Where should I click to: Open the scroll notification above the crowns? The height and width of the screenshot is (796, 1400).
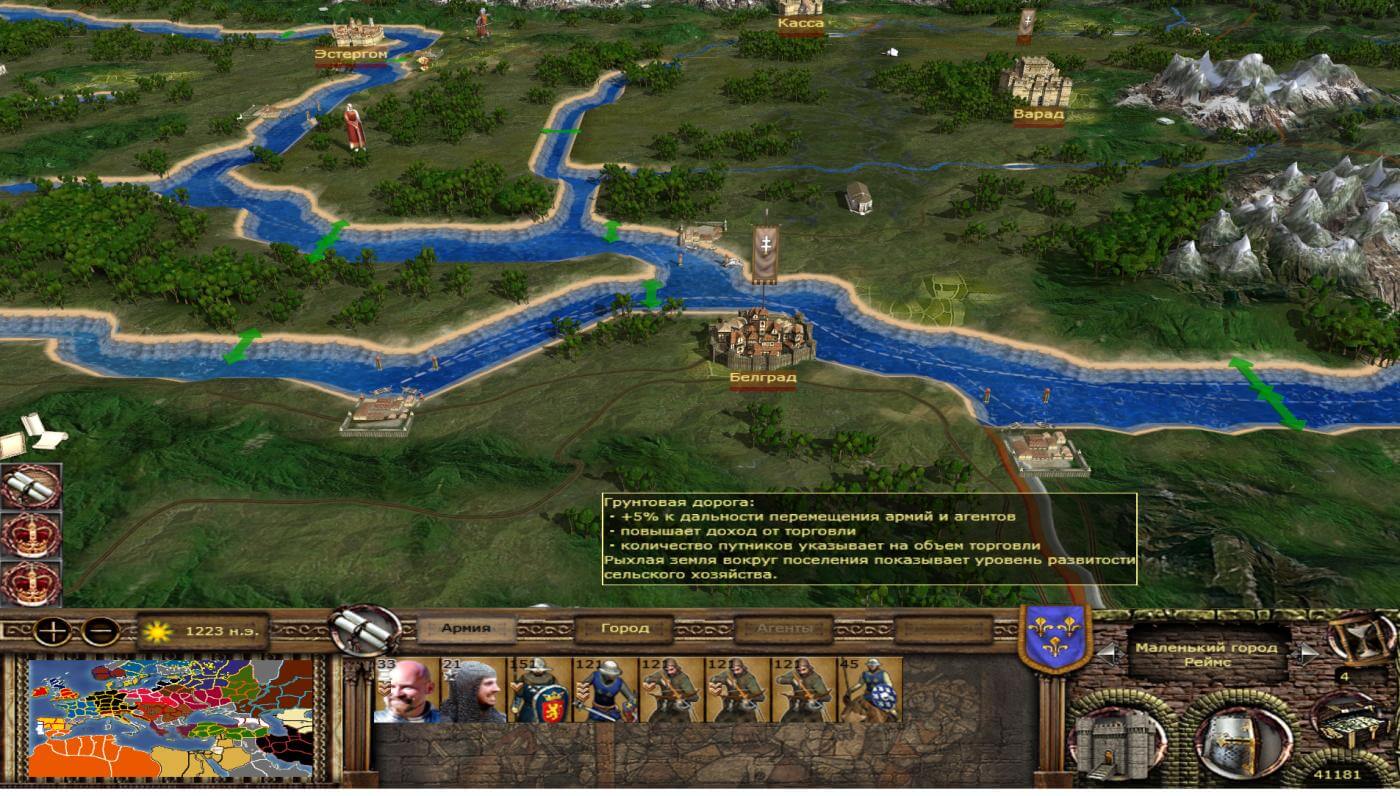click(x=30, y=487)
